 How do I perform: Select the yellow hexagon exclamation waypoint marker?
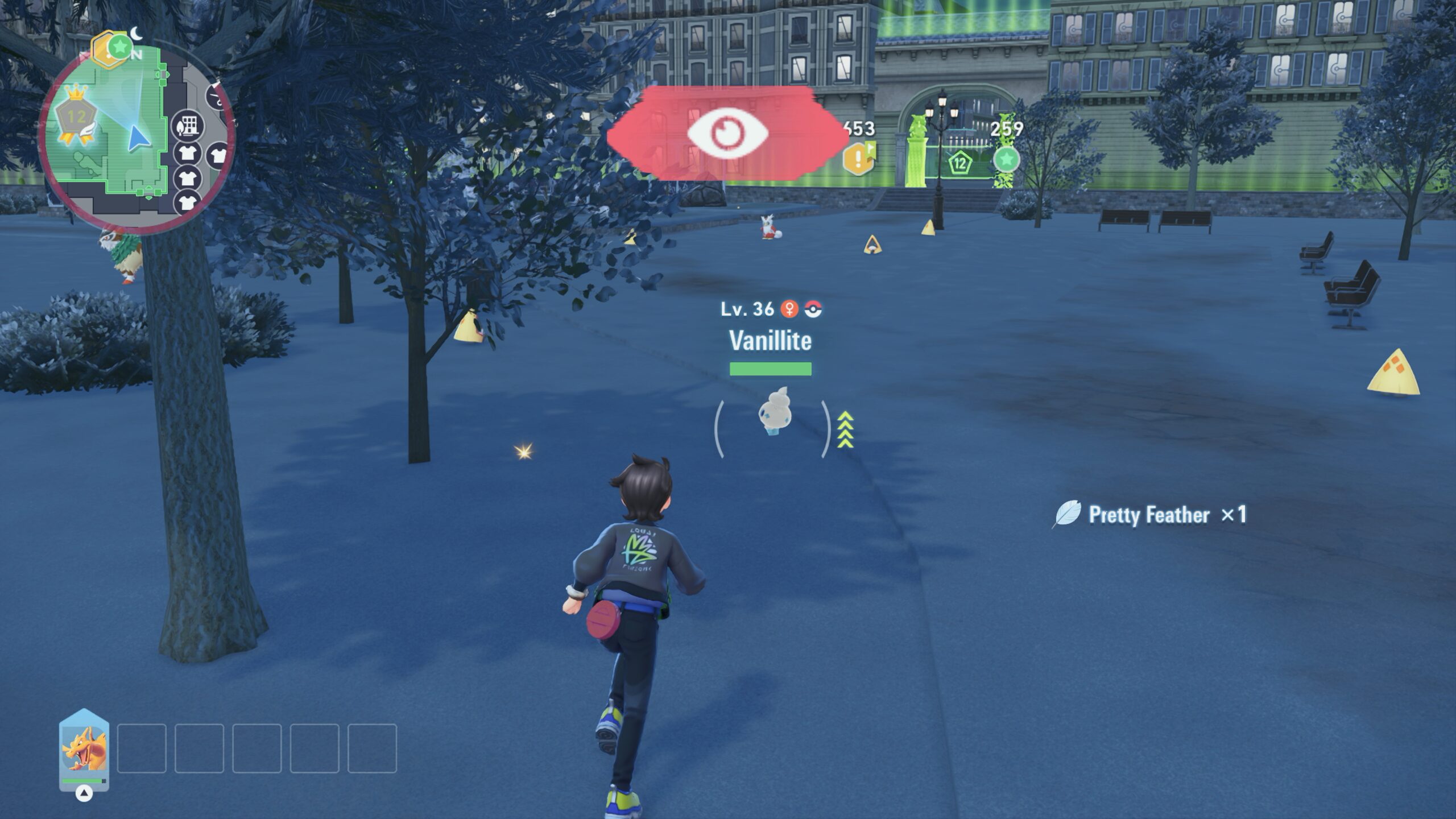858,158
